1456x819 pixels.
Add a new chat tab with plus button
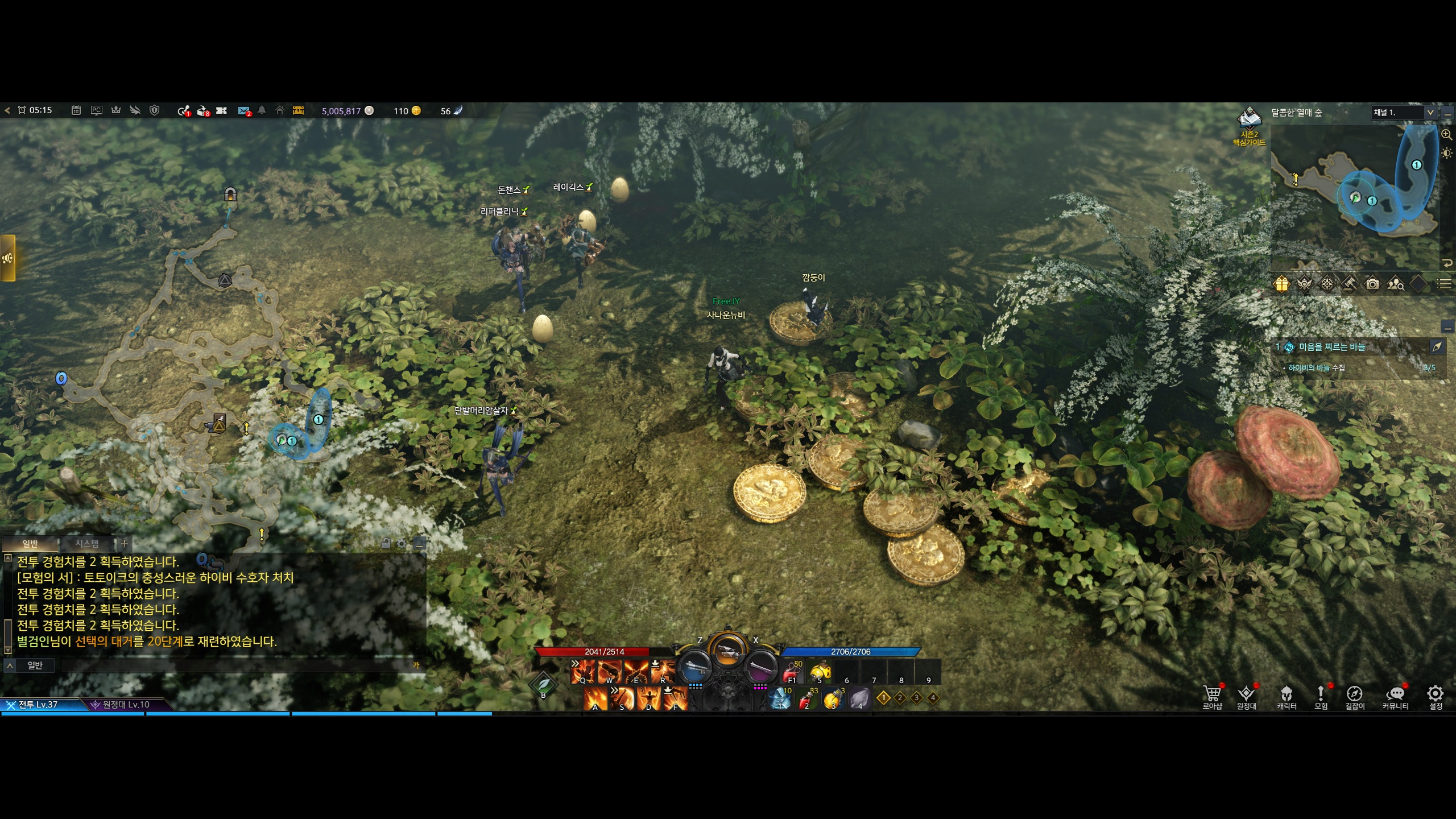[124, 544]
